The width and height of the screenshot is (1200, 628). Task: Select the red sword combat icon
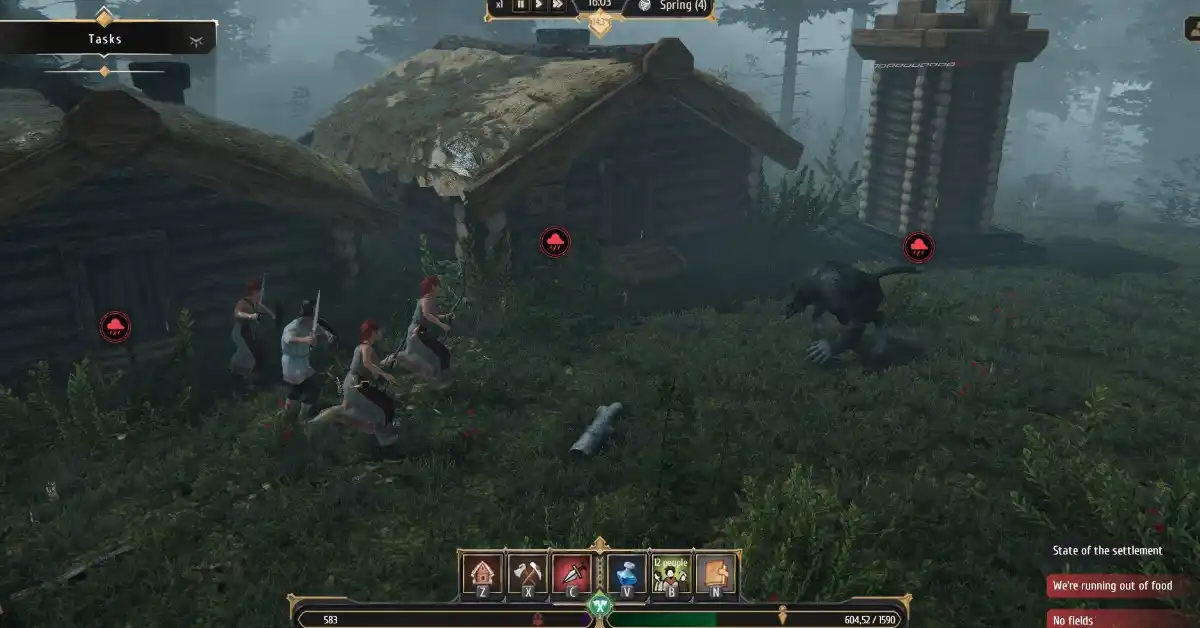click(573, 574)
